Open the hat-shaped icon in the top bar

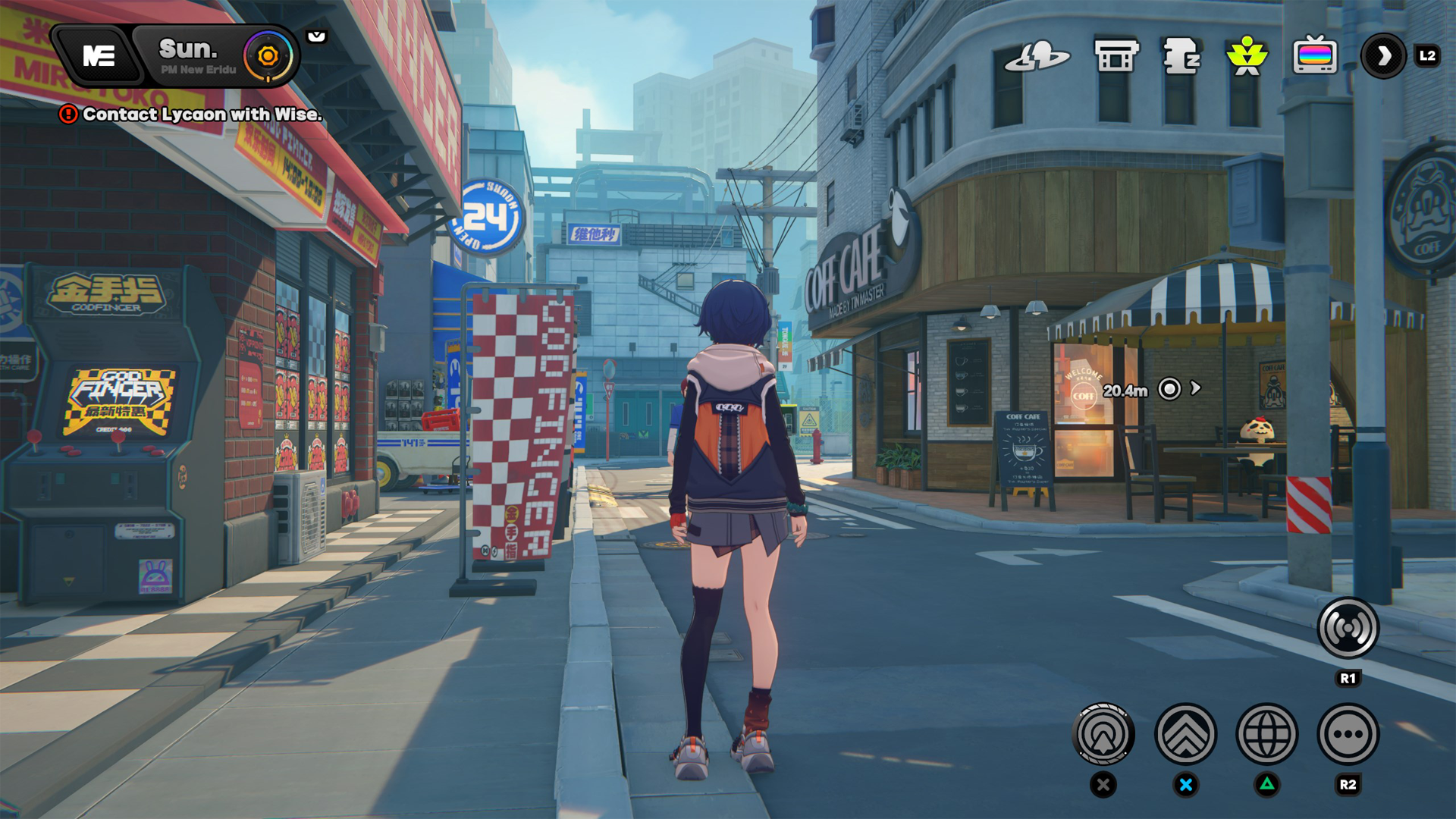(1037, 56)
